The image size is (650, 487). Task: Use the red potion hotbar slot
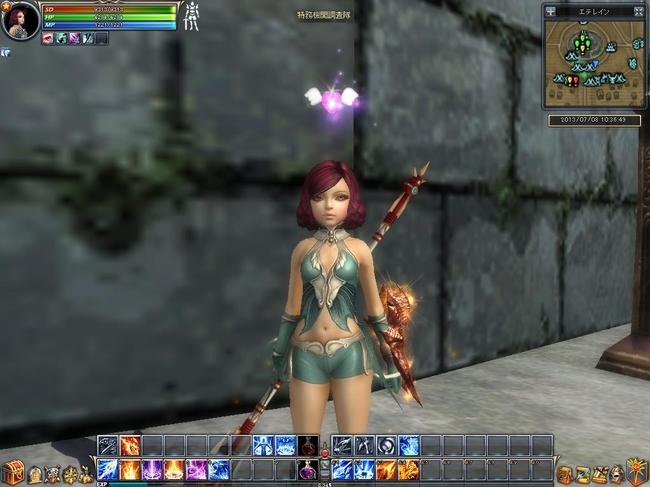[309, 446]
